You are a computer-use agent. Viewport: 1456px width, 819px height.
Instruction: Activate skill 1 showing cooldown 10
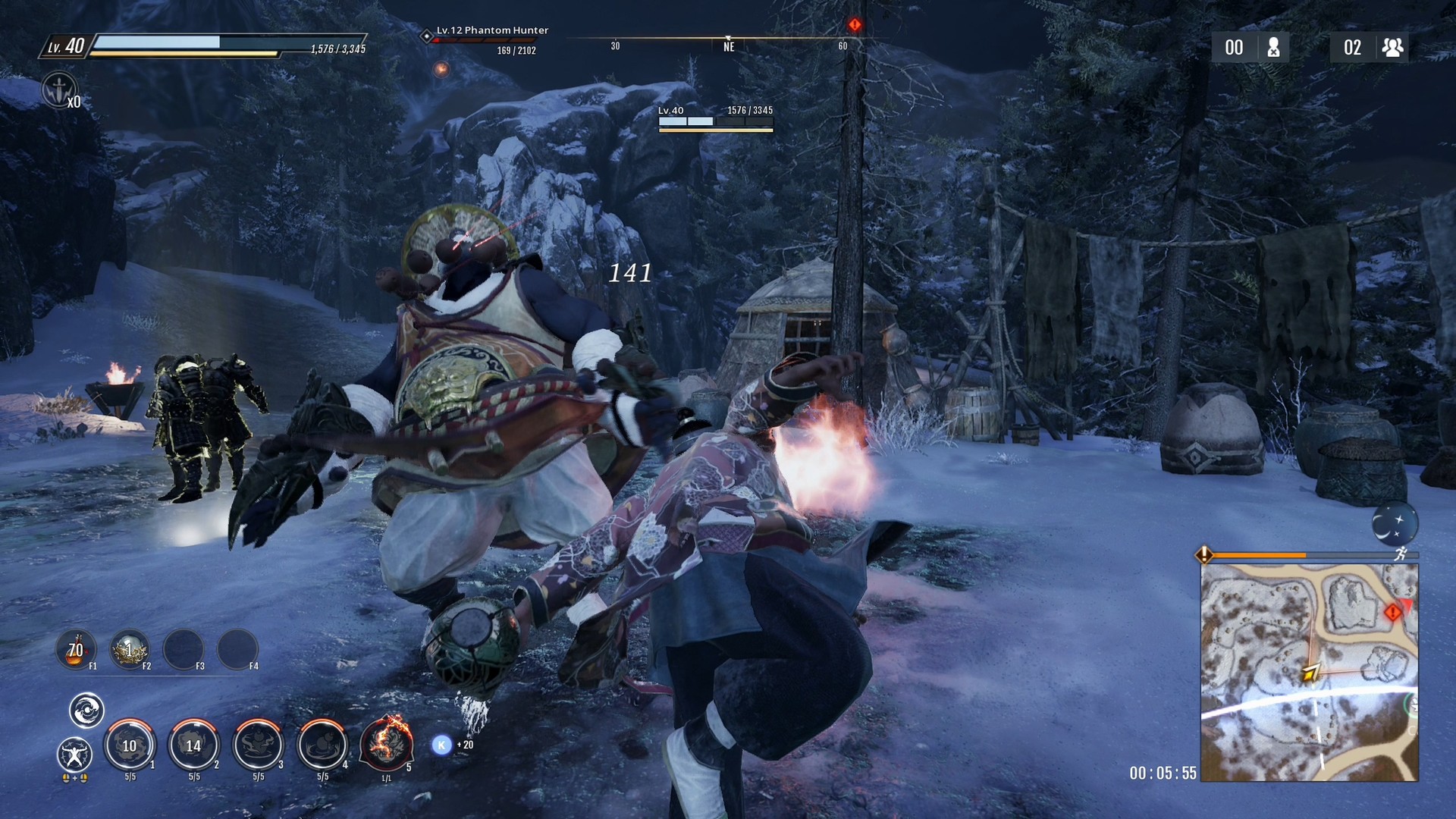tap(130, 745)
